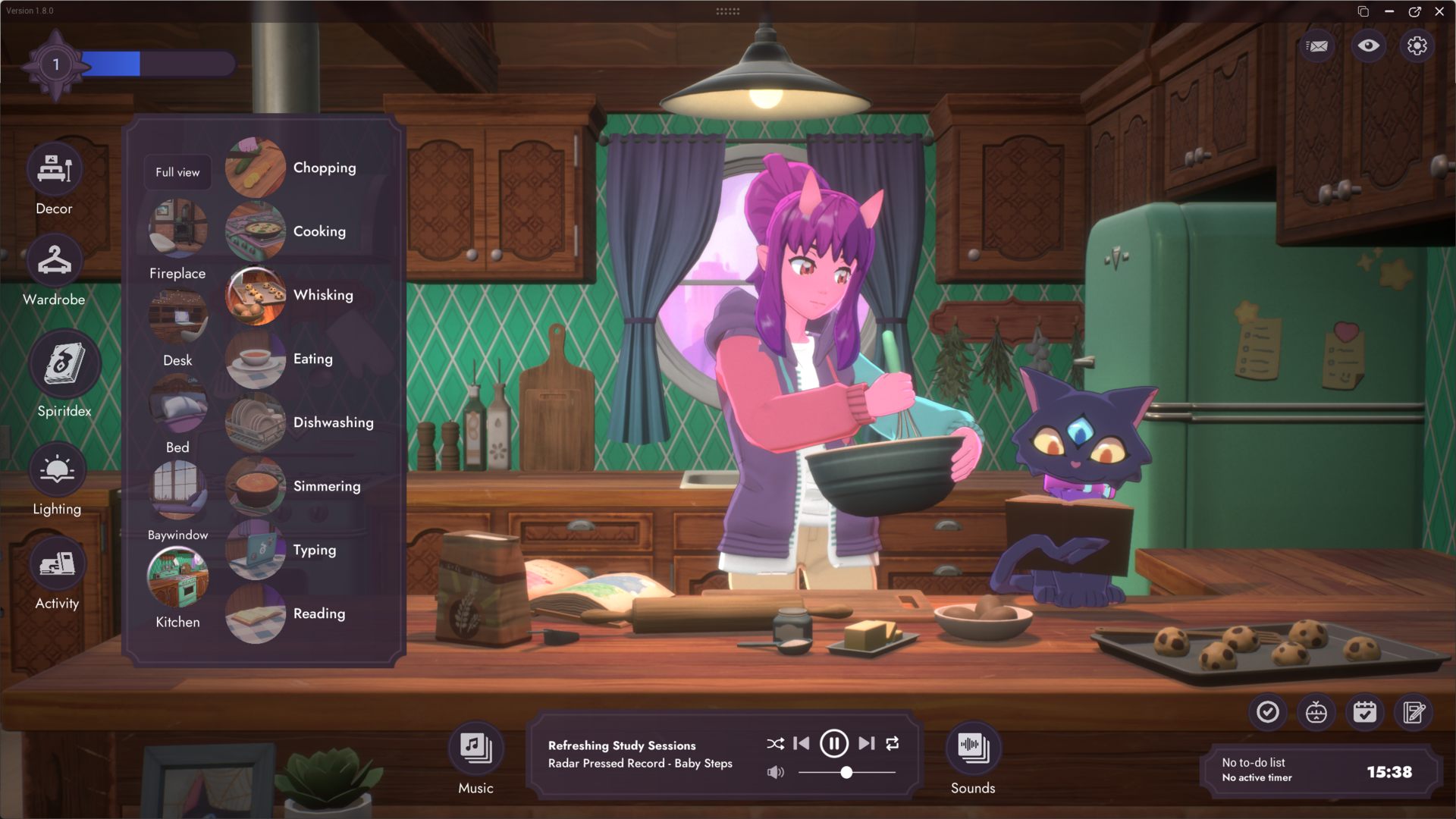Open the Spiritdex book
The height and width of the screenshot is (819, 1456).
coord(64,365)
